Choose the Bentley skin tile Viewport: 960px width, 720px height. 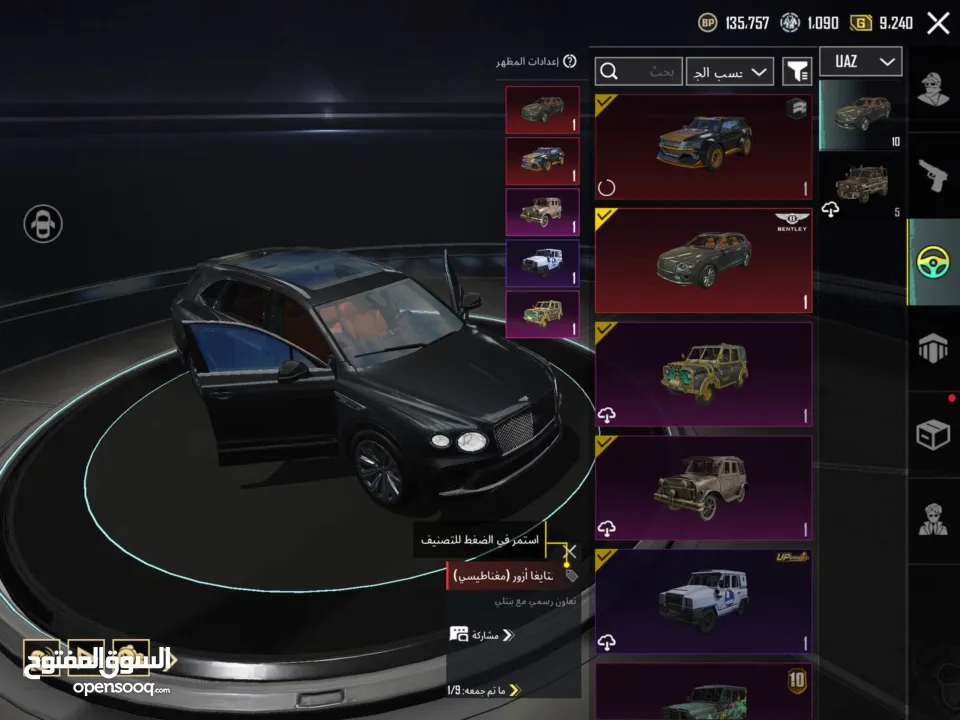pos(703,260)
